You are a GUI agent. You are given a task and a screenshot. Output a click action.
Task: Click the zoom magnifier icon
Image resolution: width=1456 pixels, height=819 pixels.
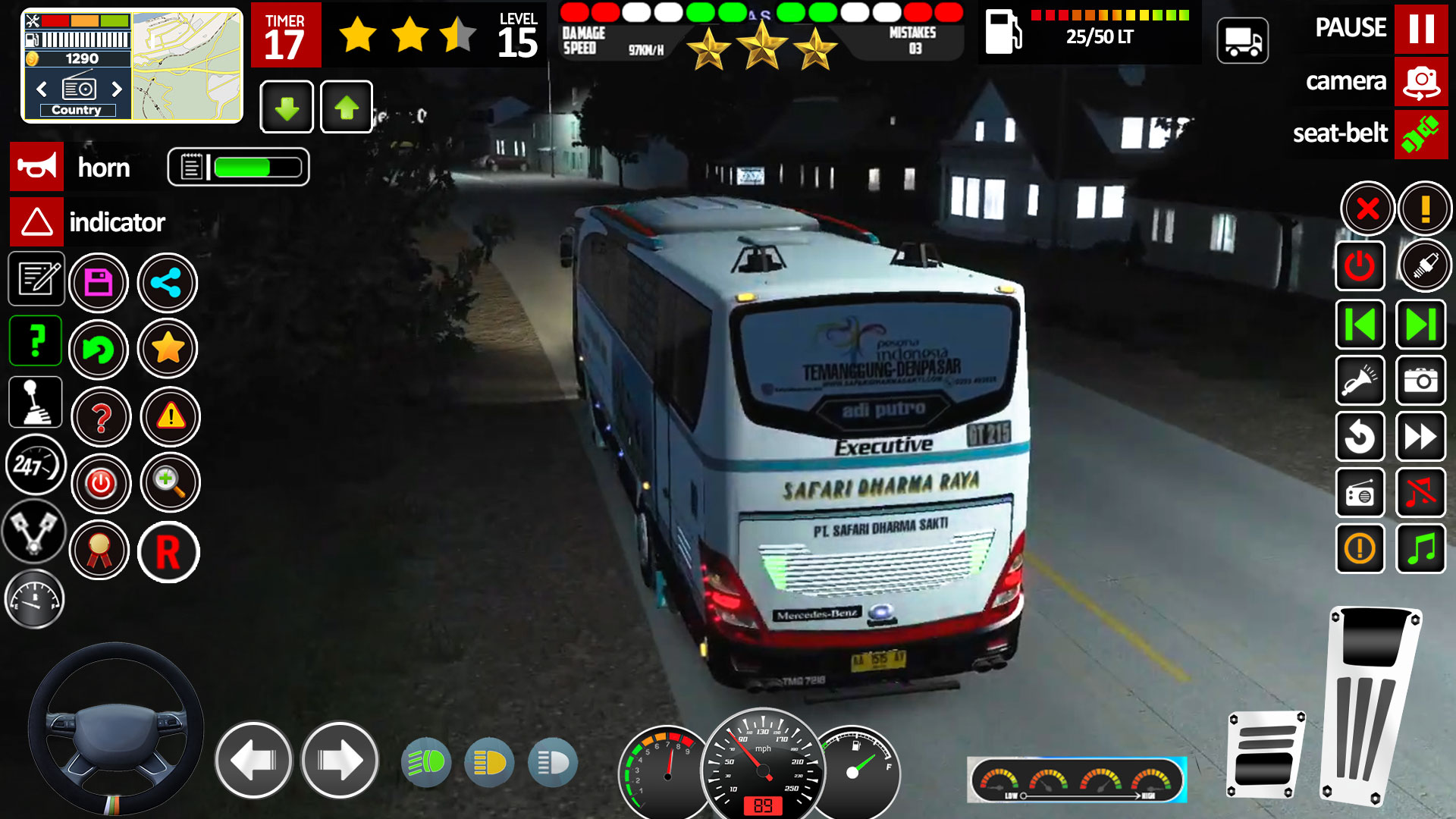[x=168, y=482]
